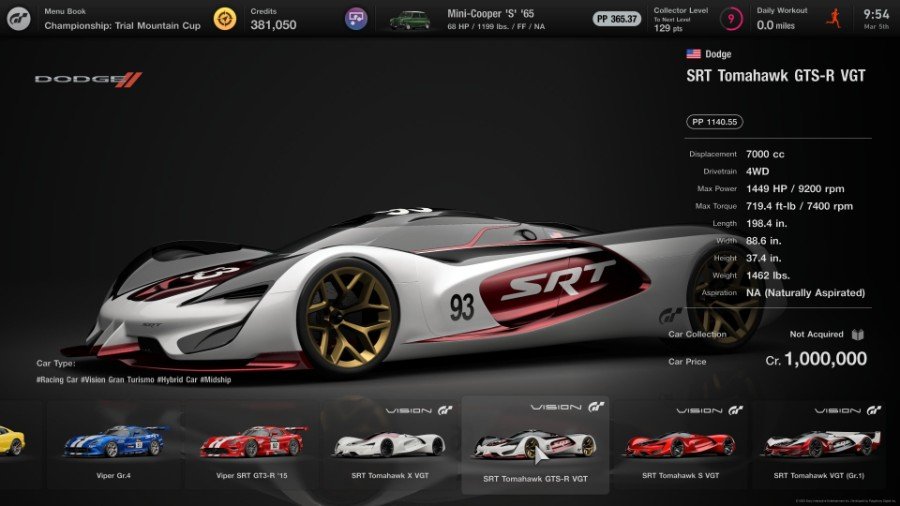Open the Collector Level indicator

pos(731,18)
